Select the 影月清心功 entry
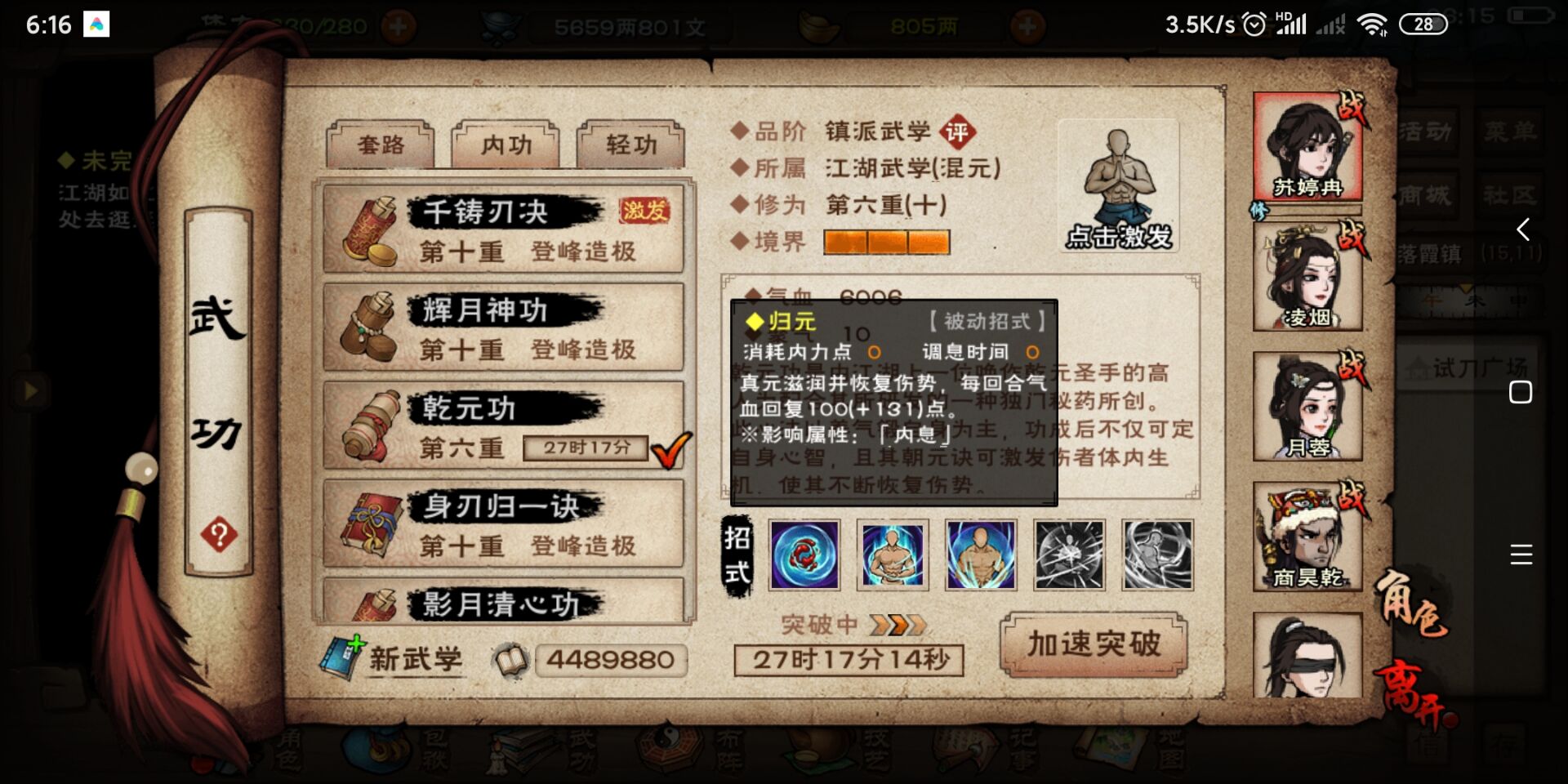Viewport: 1568px width, 784px height. coord(503,601)
